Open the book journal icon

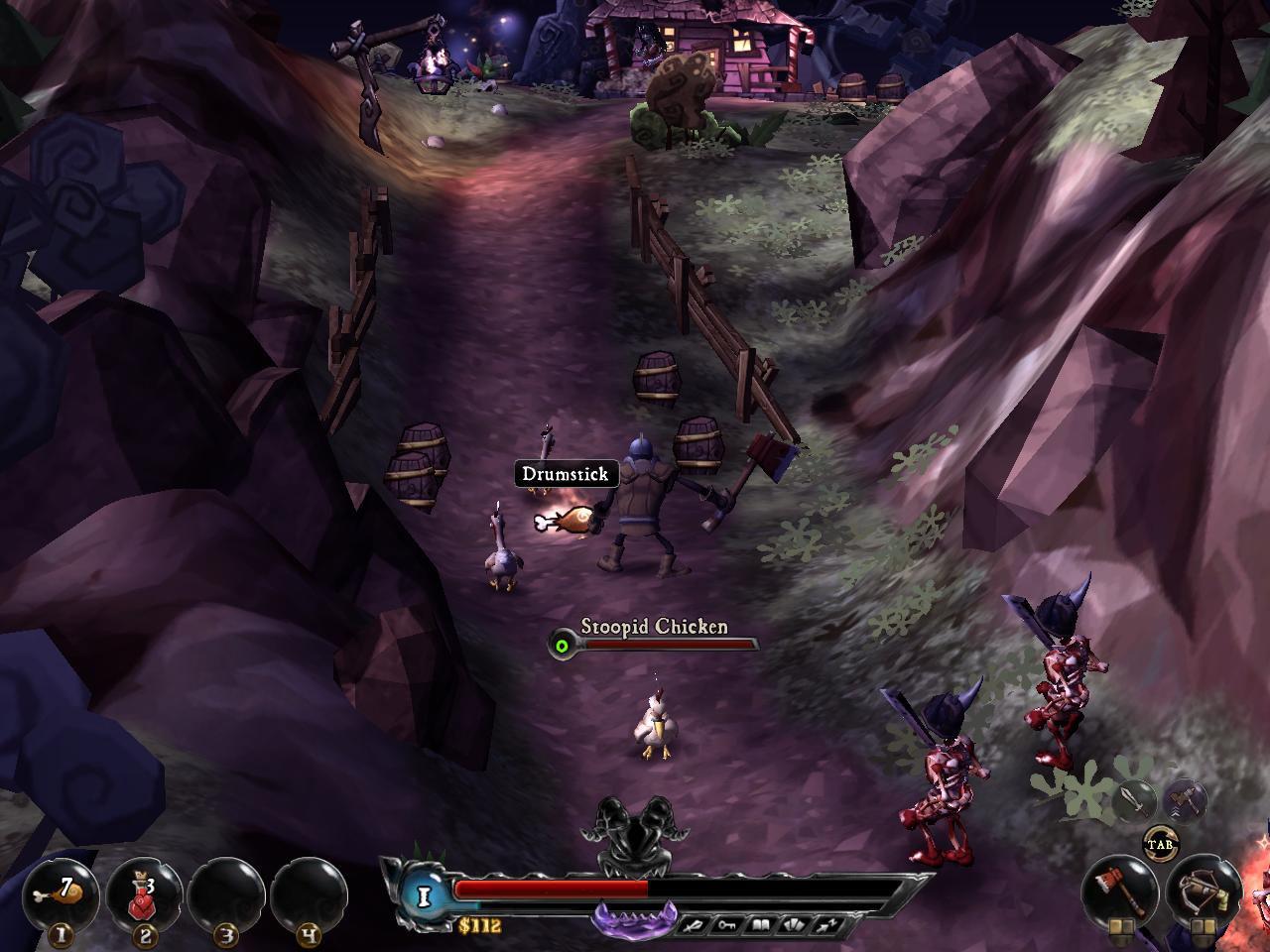tap(760, 926)
